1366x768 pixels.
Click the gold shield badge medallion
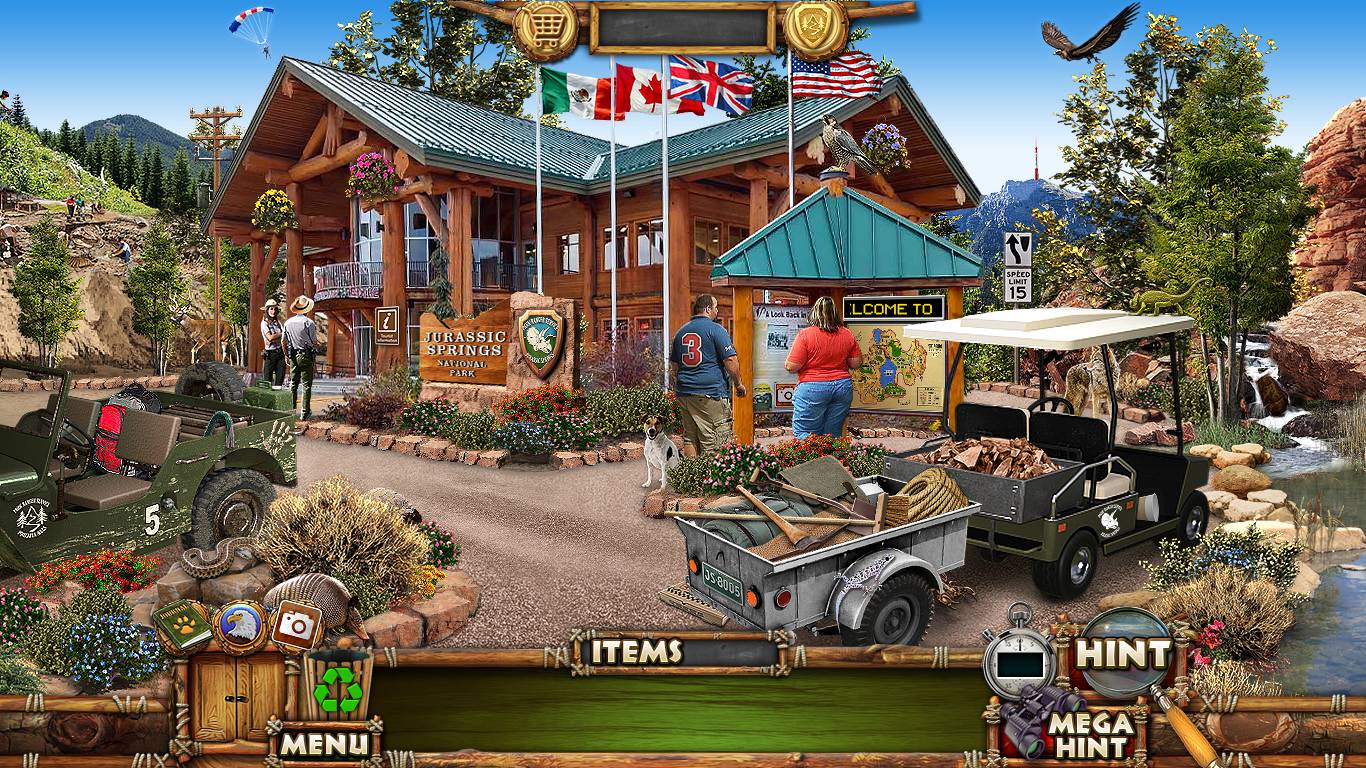pyautogui.click(x=816, y=27)
